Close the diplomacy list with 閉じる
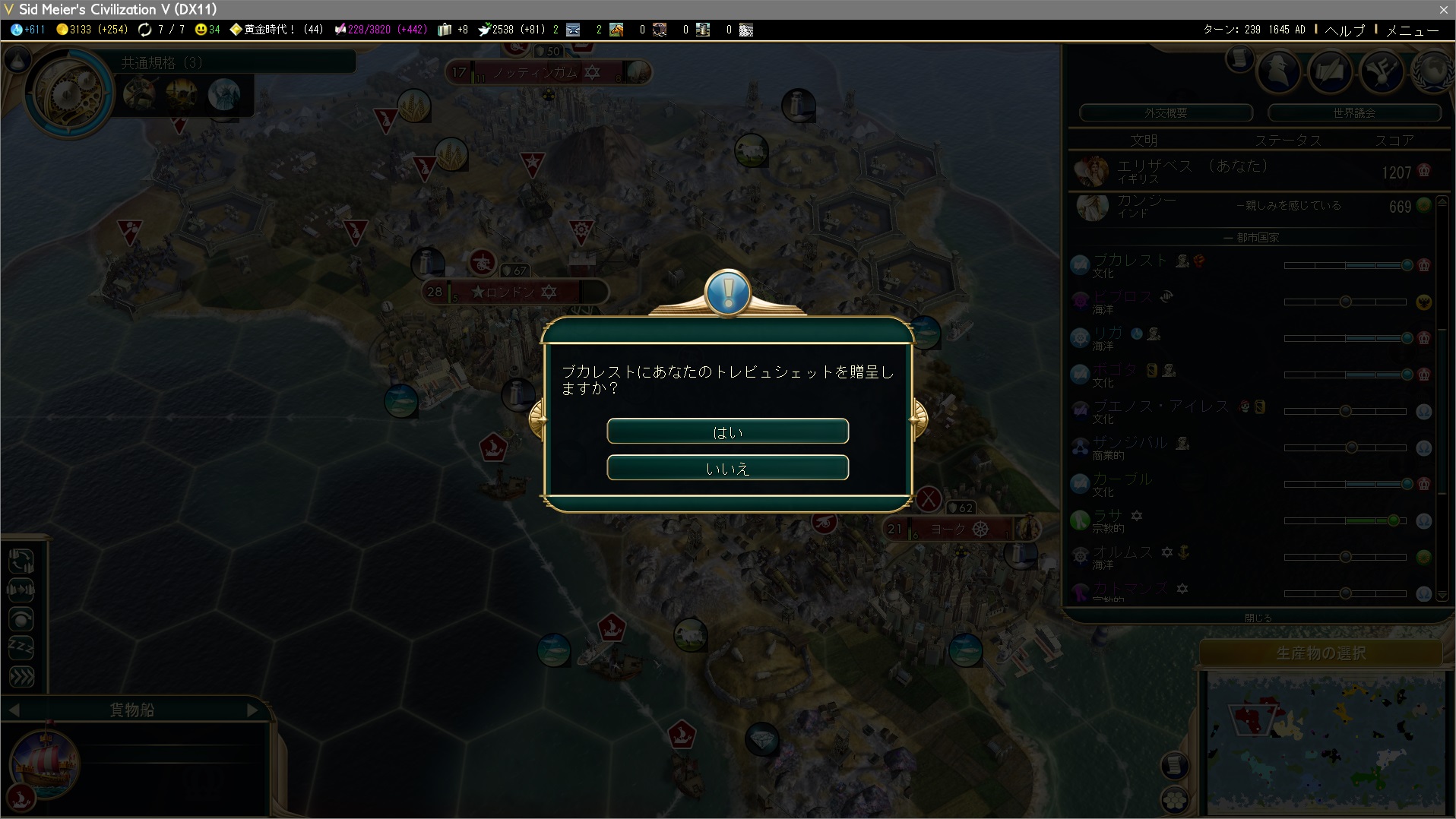Image resolution: width=1456 pixels, height=819 pixels. (x=1258, y=618)
